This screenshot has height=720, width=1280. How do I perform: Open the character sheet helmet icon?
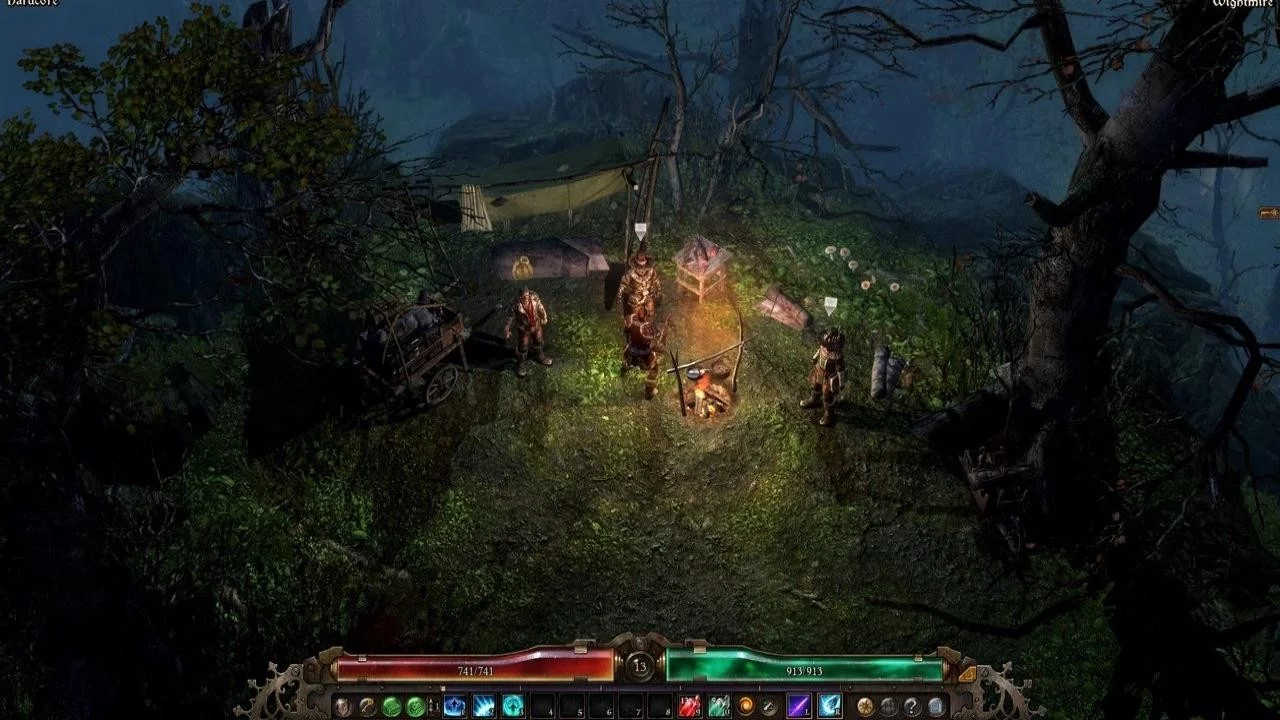[343, 706]
